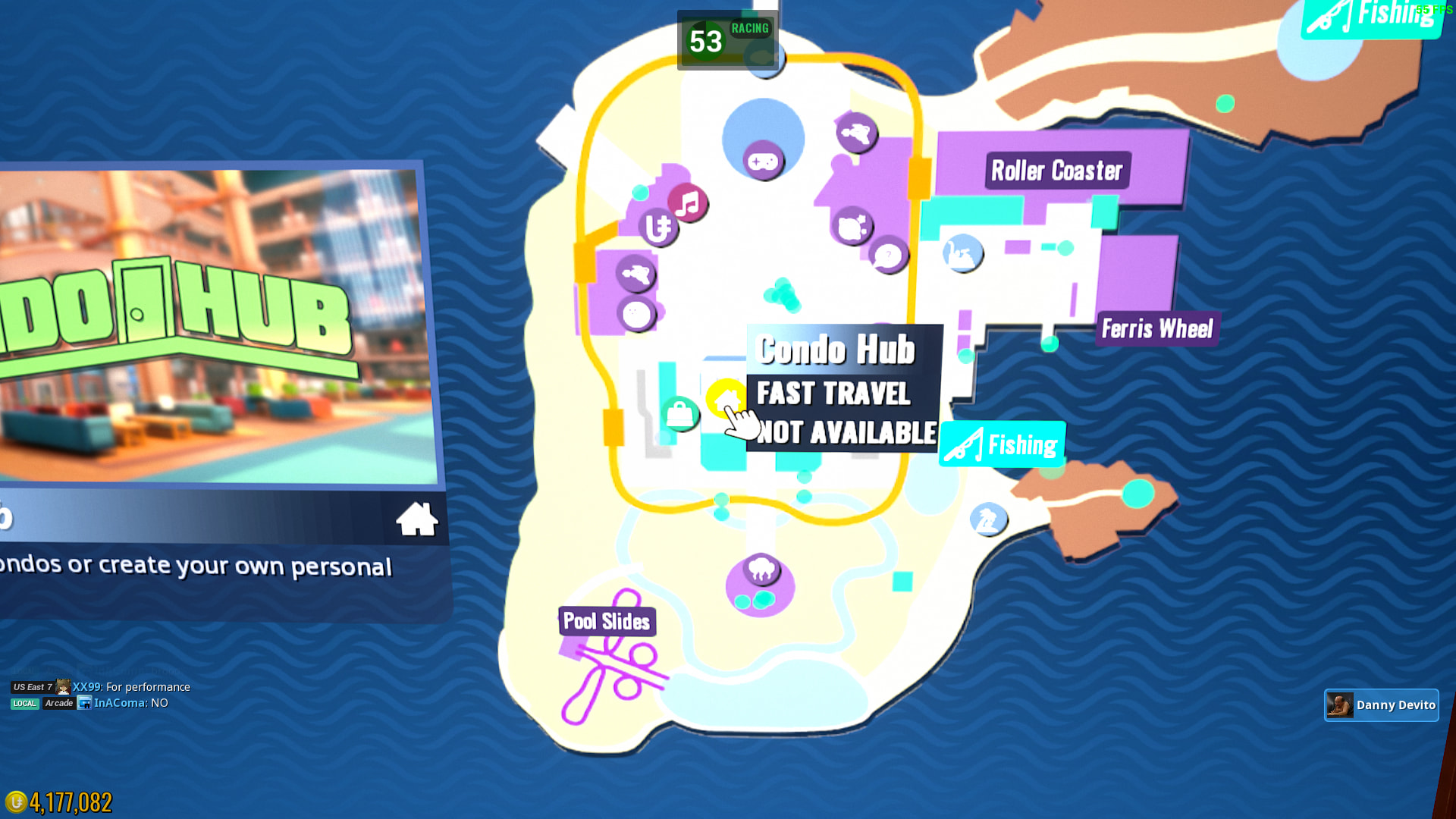Image resolution: width=1456 pixels, height=819 pixels.
Task: Select the storm cloud map marker
Action: tap(761, 569)
